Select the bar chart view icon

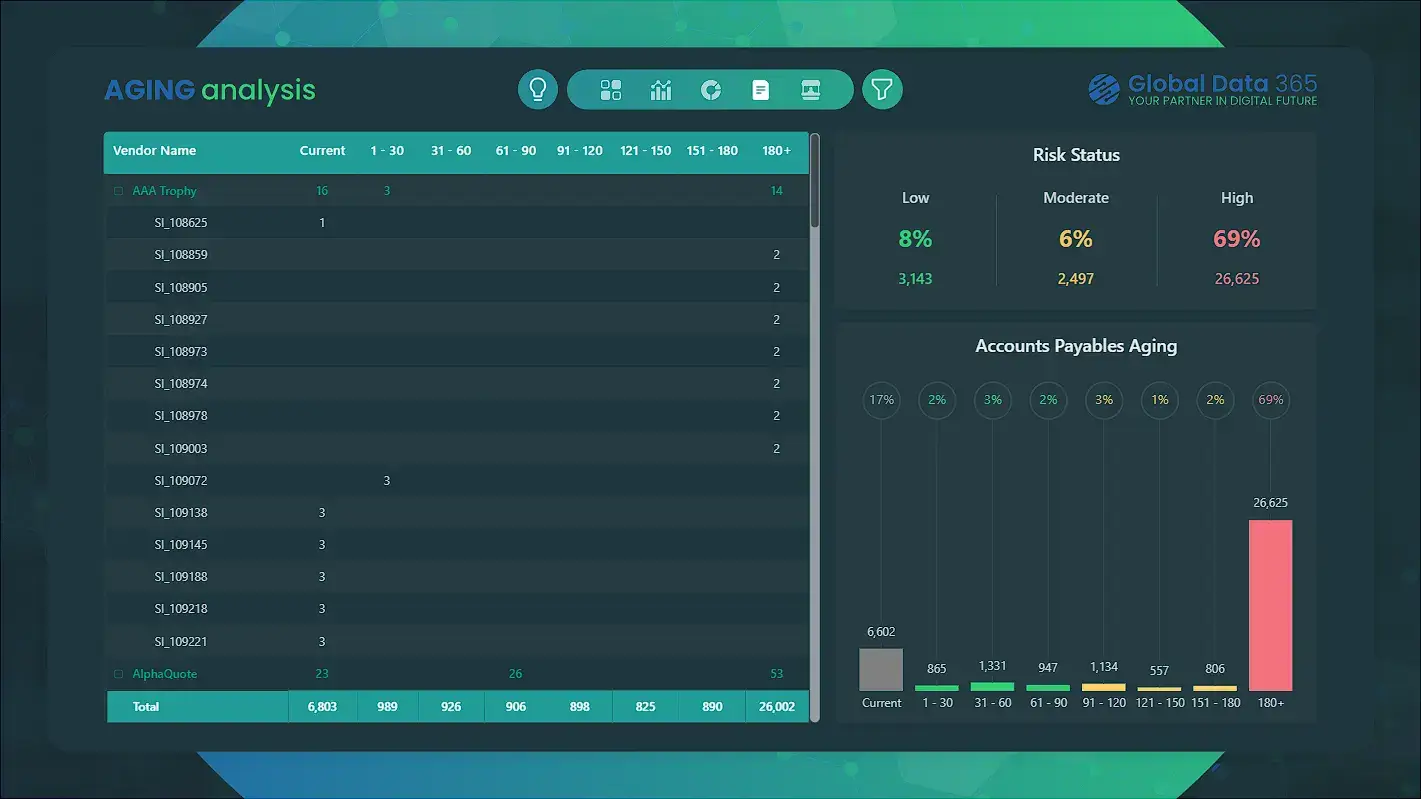(661, 89)
